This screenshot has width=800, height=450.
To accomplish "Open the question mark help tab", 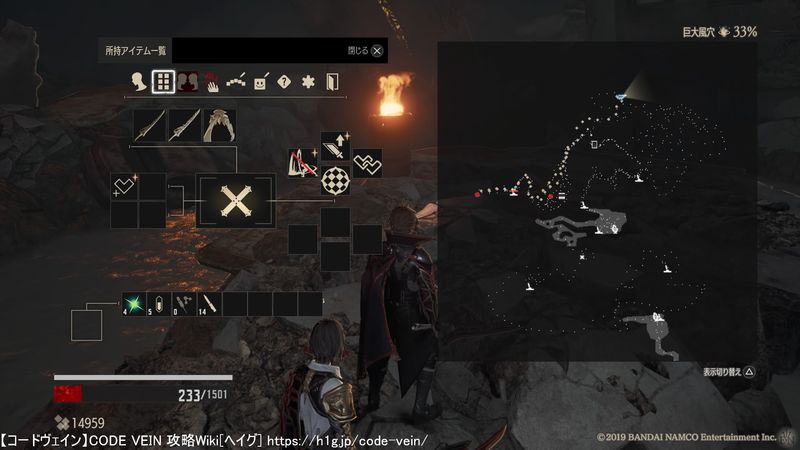I will pos(284,82).
